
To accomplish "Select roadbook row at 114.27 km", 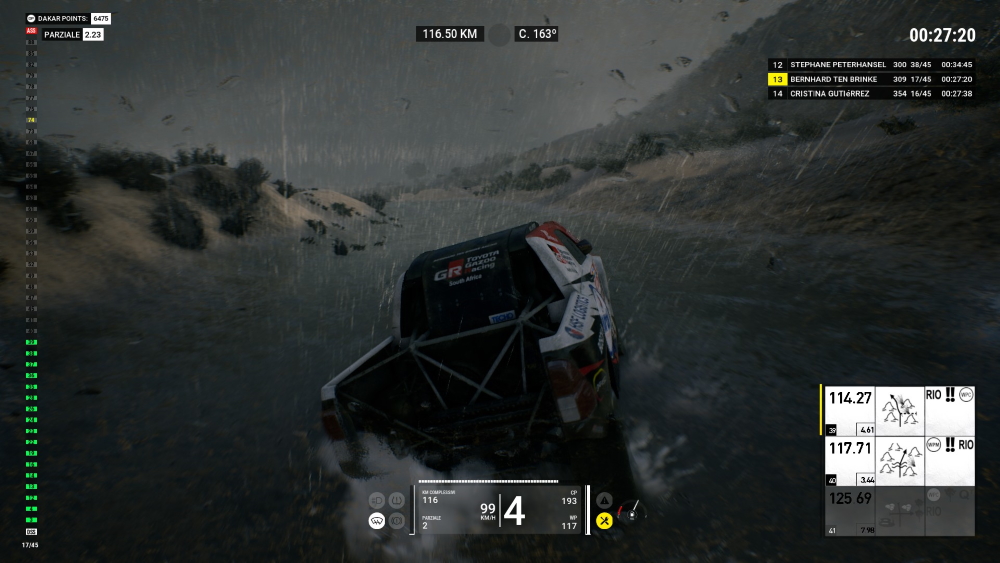I will pos(897,411).
